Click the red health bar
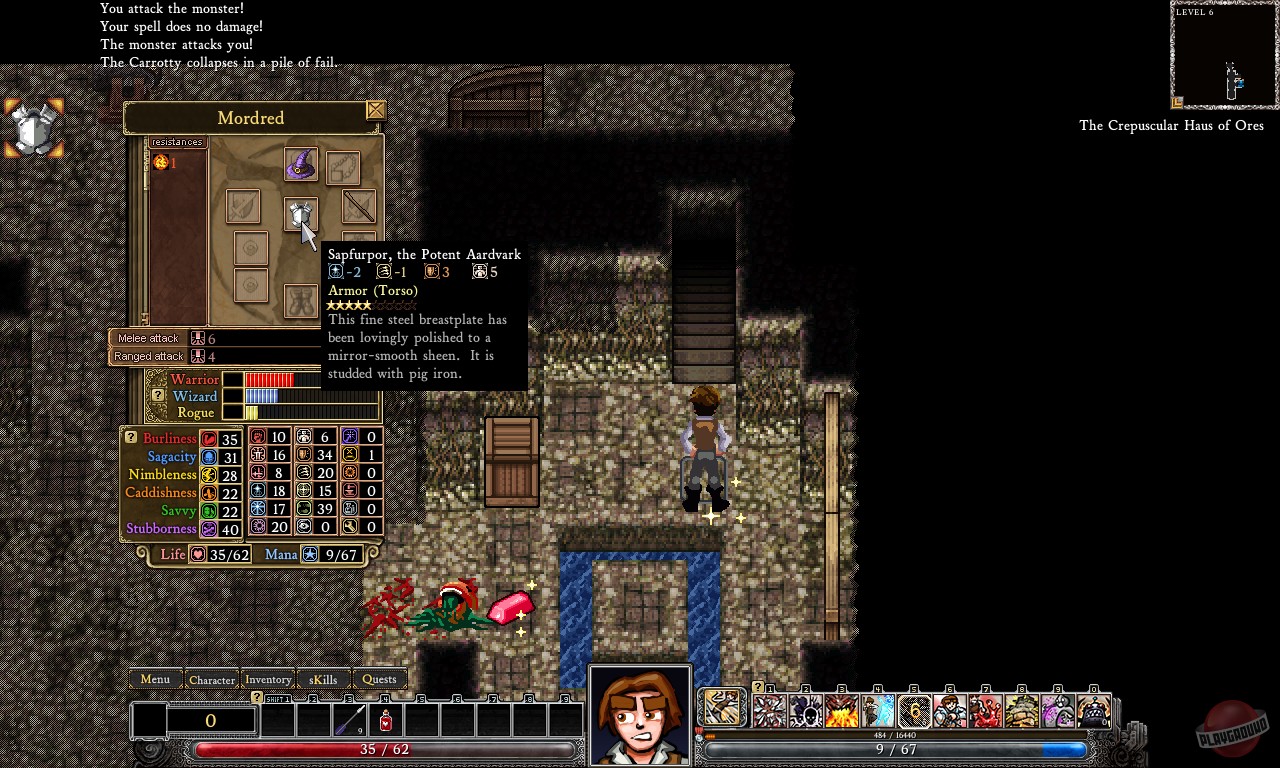This screenshot has height=768, width=1280. click(380, 749)
